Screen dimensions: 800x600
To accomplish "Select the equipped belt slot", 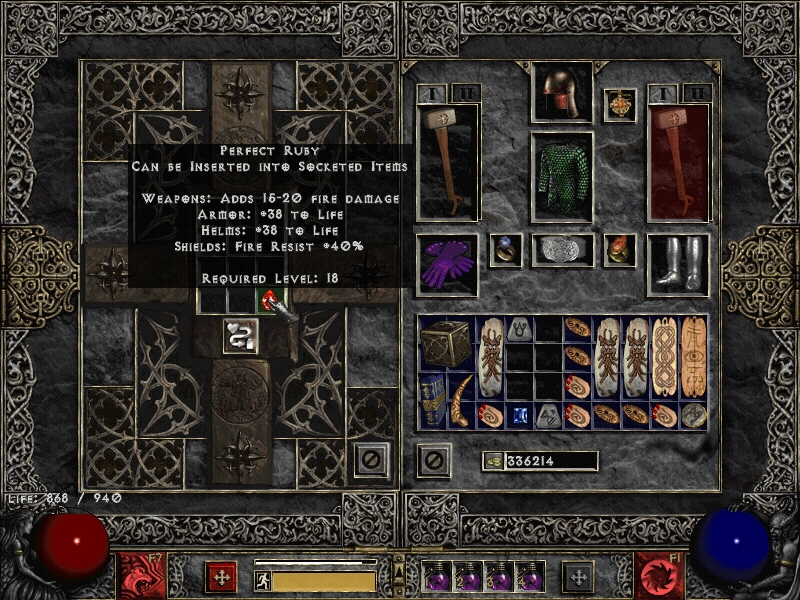I will [561, 250].
